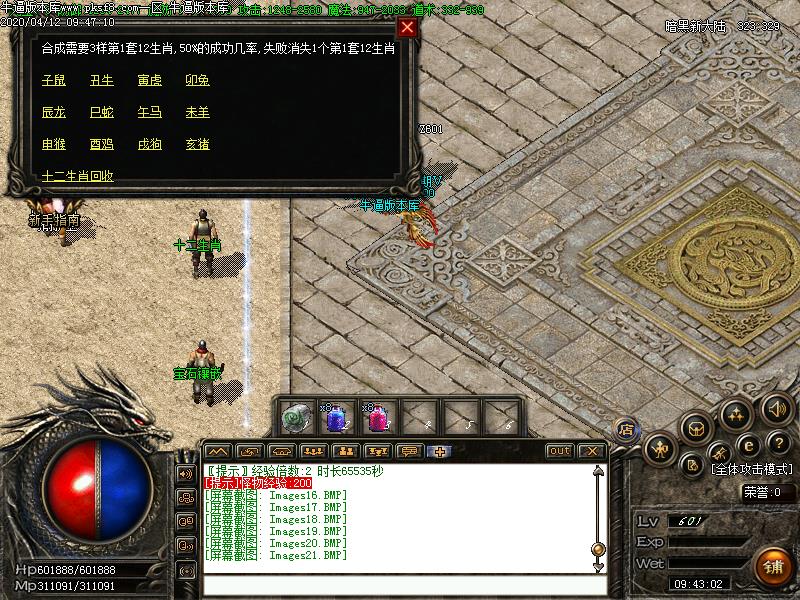Click the chat window's out button

(560, 451)
